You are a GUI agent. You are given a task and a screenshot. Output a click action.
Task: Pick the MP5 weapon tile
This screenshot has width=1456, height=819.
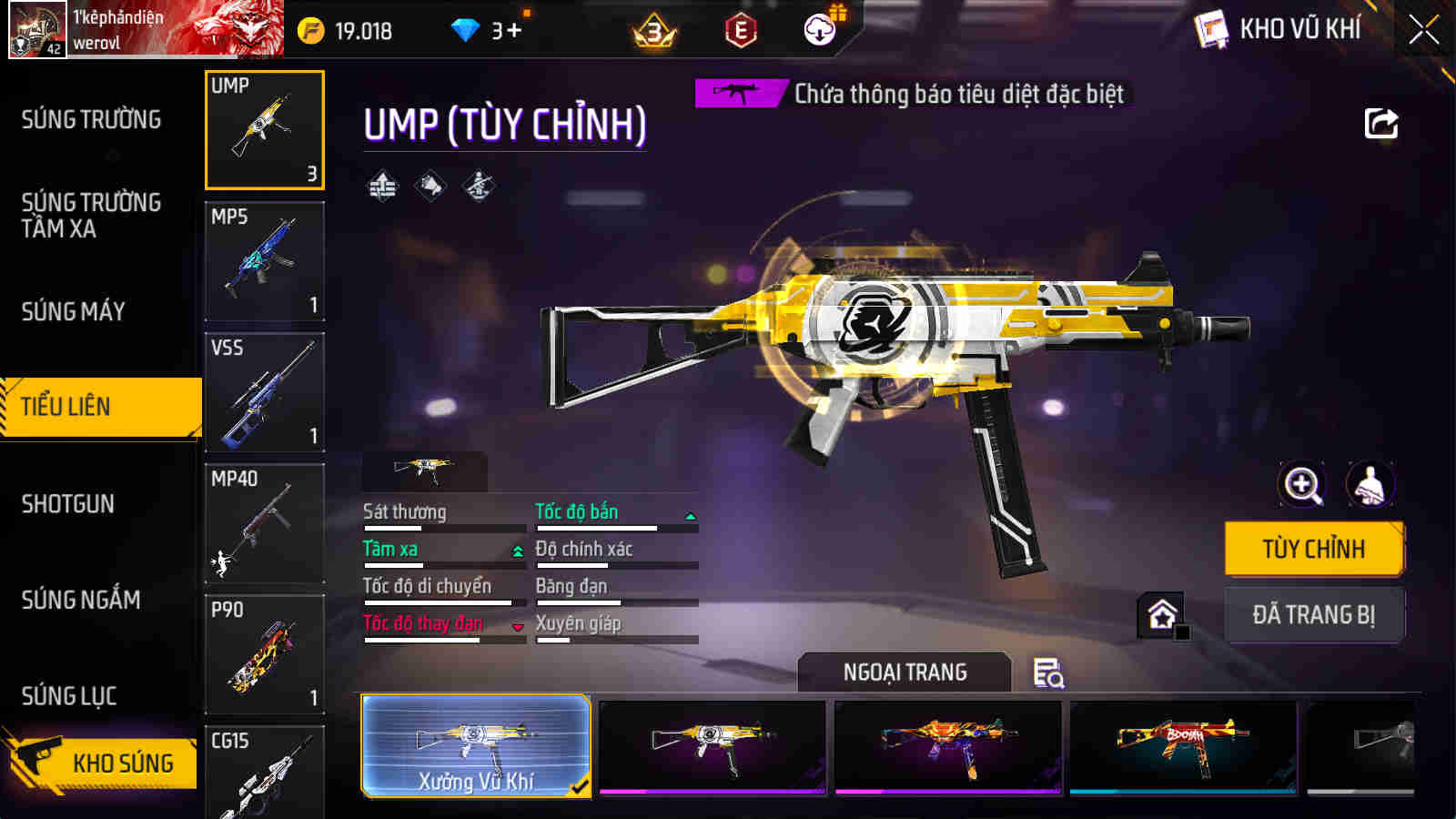click(265, 261)
